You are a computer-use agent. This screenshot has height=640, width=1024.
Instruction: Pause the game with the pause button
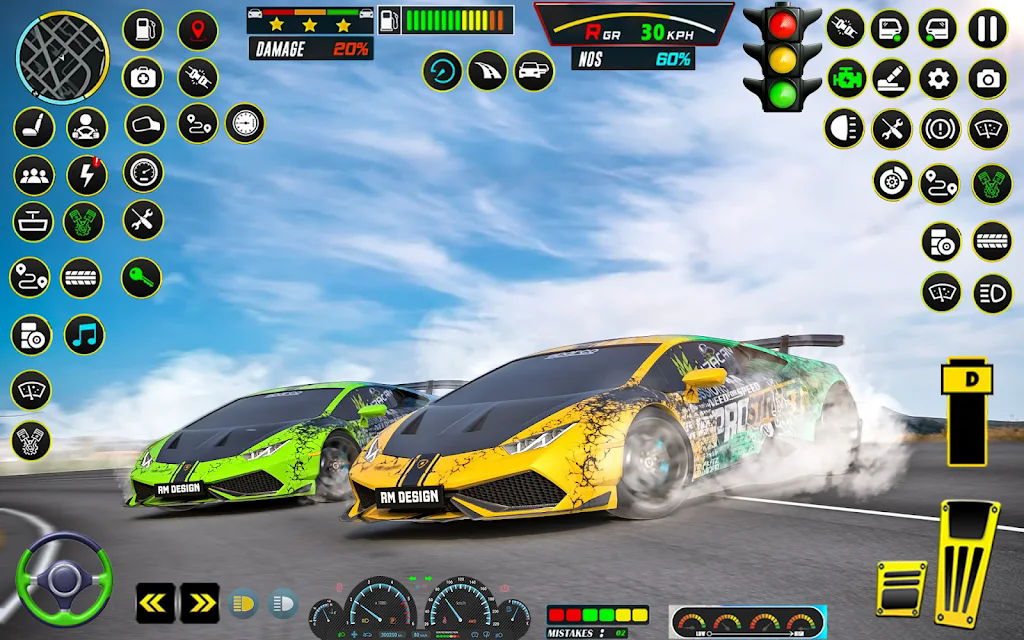(988, 29)
